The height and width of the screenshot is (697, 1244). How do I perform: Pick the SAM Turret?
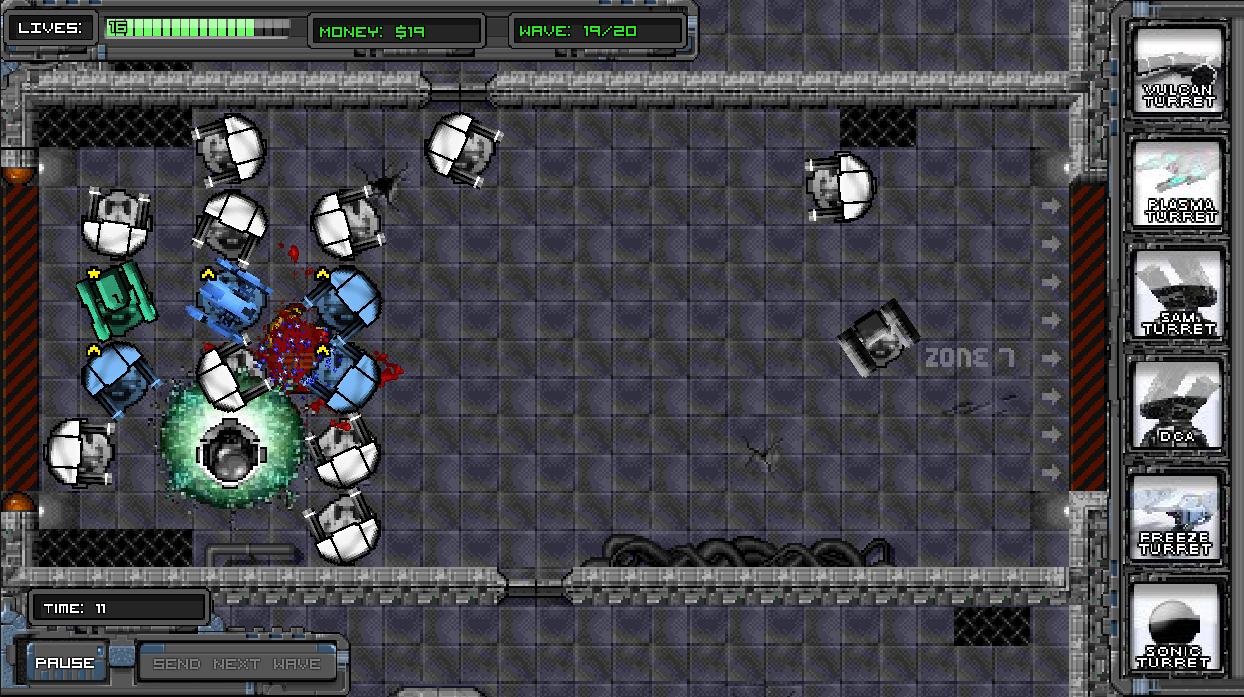[x=1179, y=294]
